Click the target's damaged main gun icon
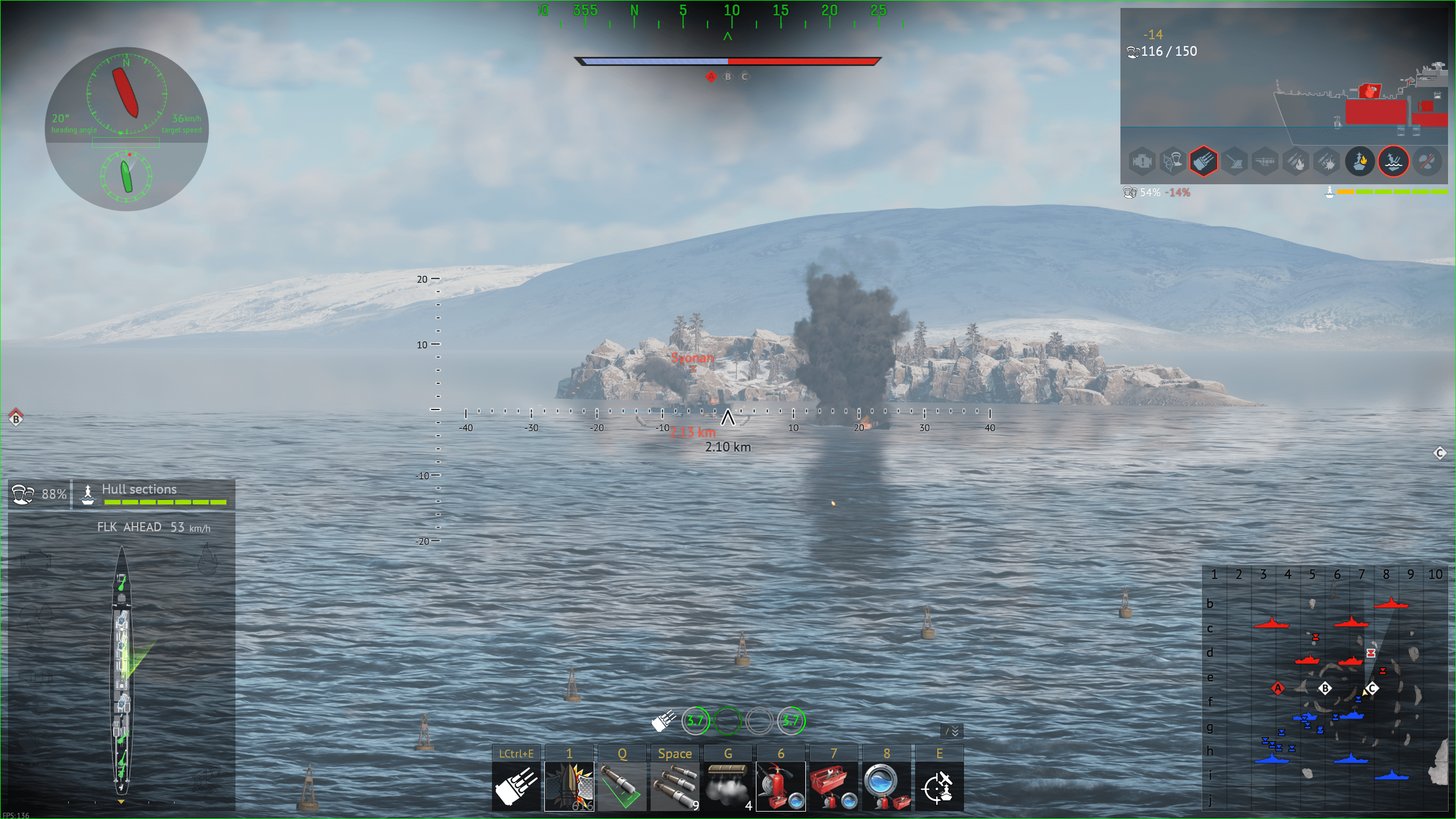 pyautogui.click(x=1203, y=162)
